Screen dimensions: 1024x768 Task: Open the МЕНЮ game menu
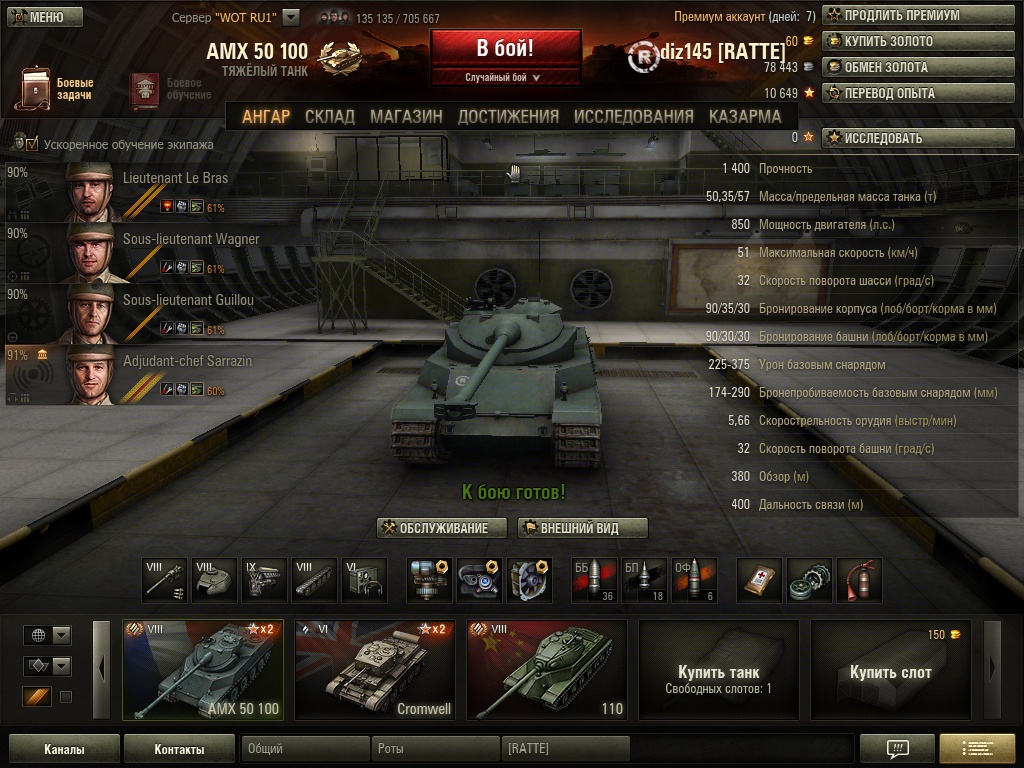[x=44, y=17]
